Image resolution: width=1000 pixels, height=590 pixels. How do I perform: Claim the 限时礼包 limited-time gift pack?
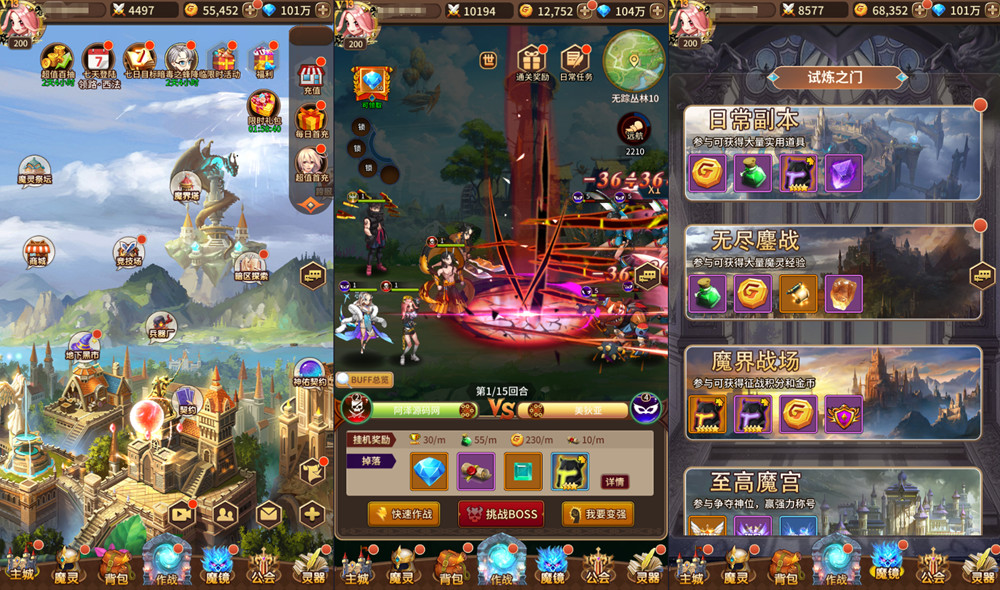click(x=264, y=109)
